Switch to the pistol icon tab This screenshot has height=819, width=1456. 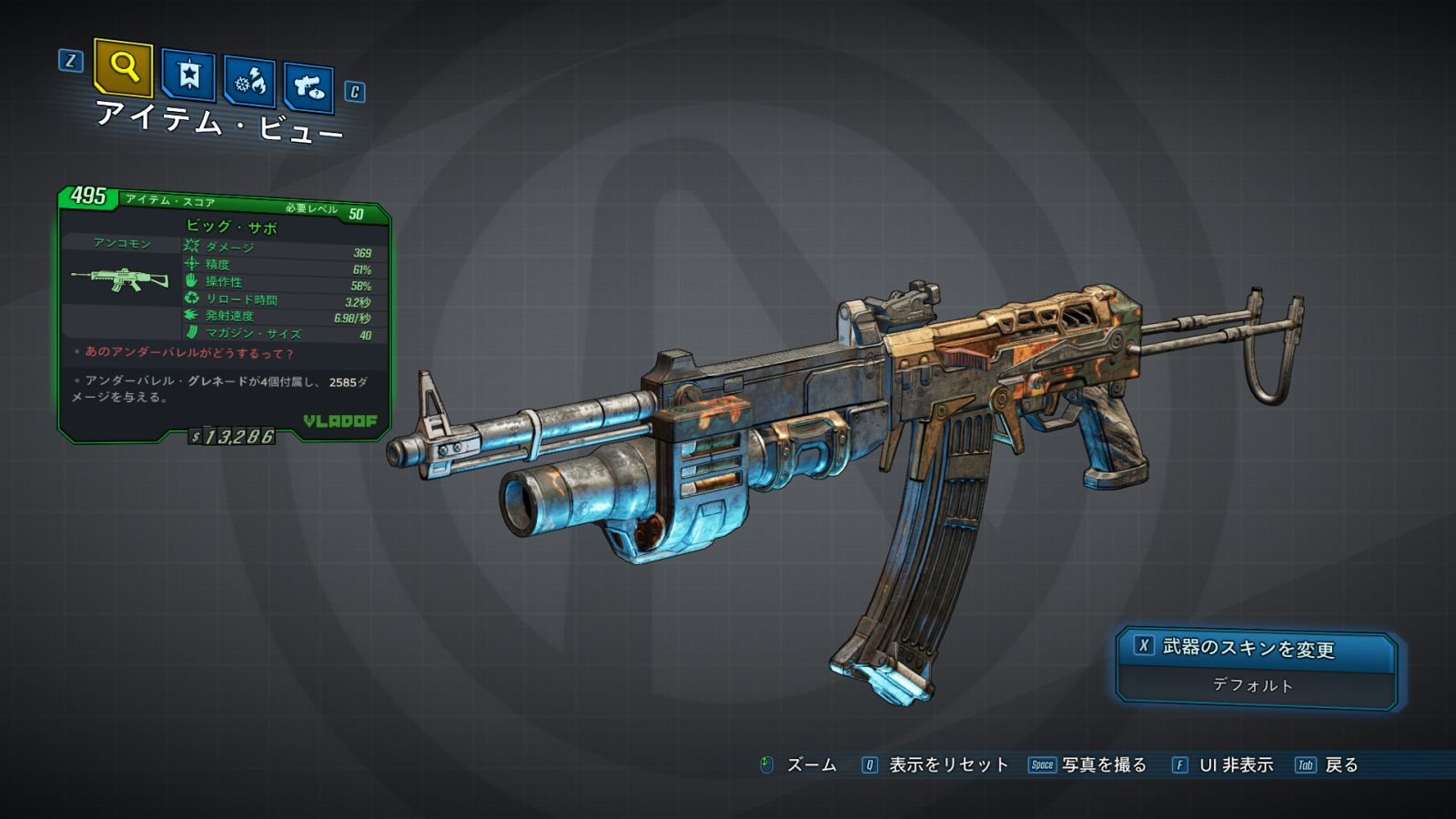click(308, 87)
